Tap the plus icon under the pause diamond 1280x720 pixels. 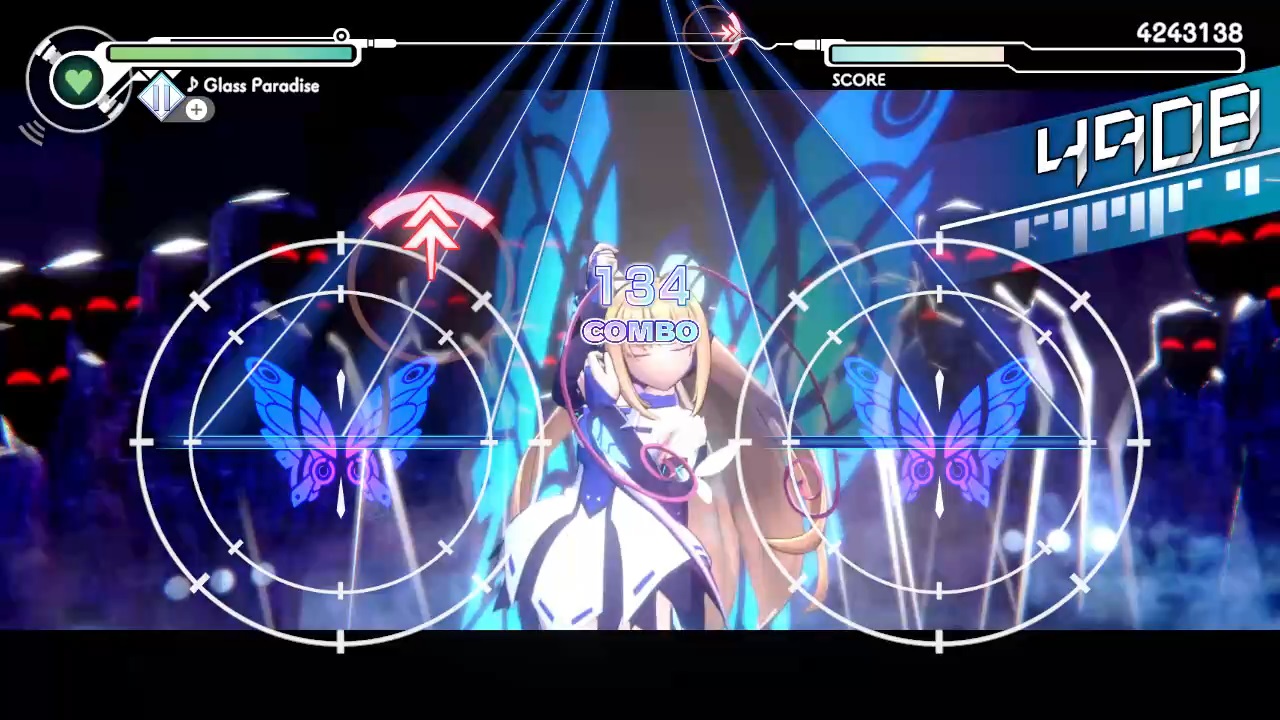(196, 110)
